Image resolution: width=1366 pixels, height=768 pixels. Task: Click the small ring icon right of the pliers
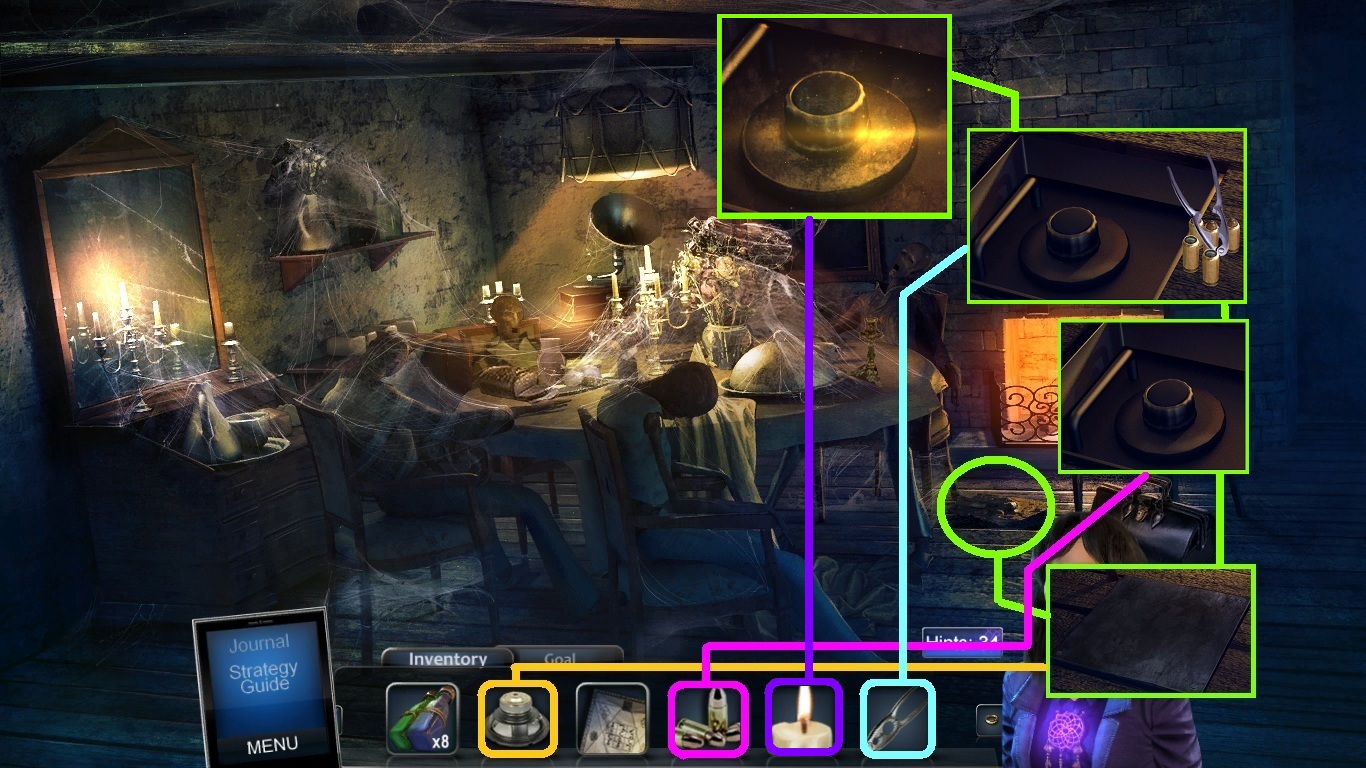(x=992, y=718)
